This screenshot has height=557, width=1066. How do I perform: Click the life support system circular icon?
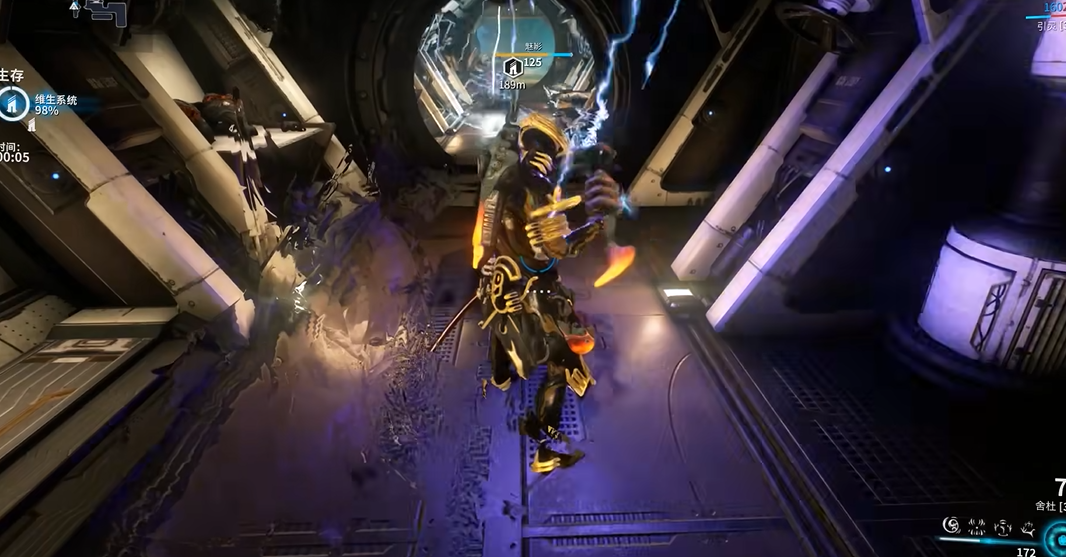click(x=13, y=103)
